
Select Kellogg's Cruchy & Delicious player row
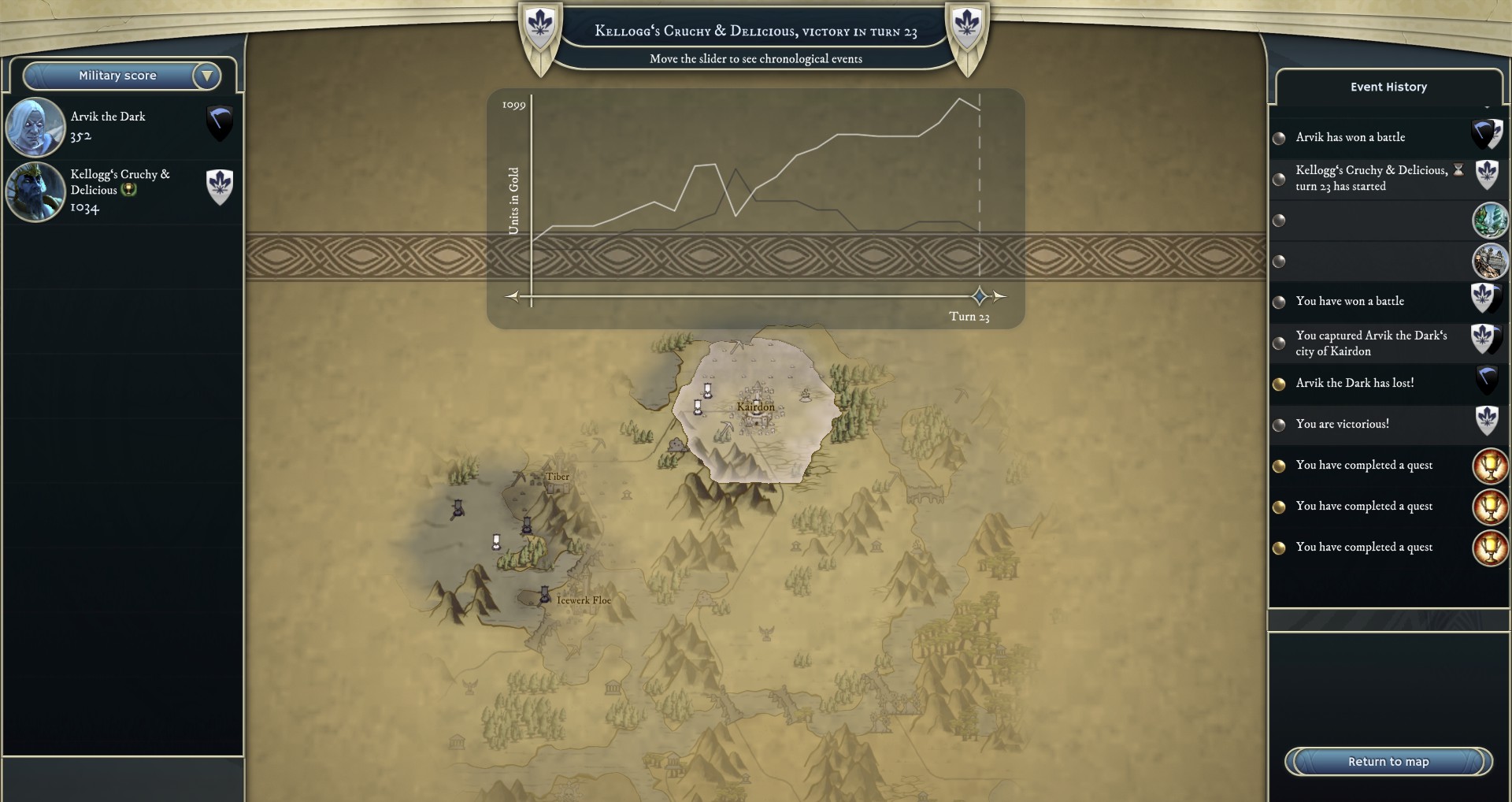coord(122,191)
